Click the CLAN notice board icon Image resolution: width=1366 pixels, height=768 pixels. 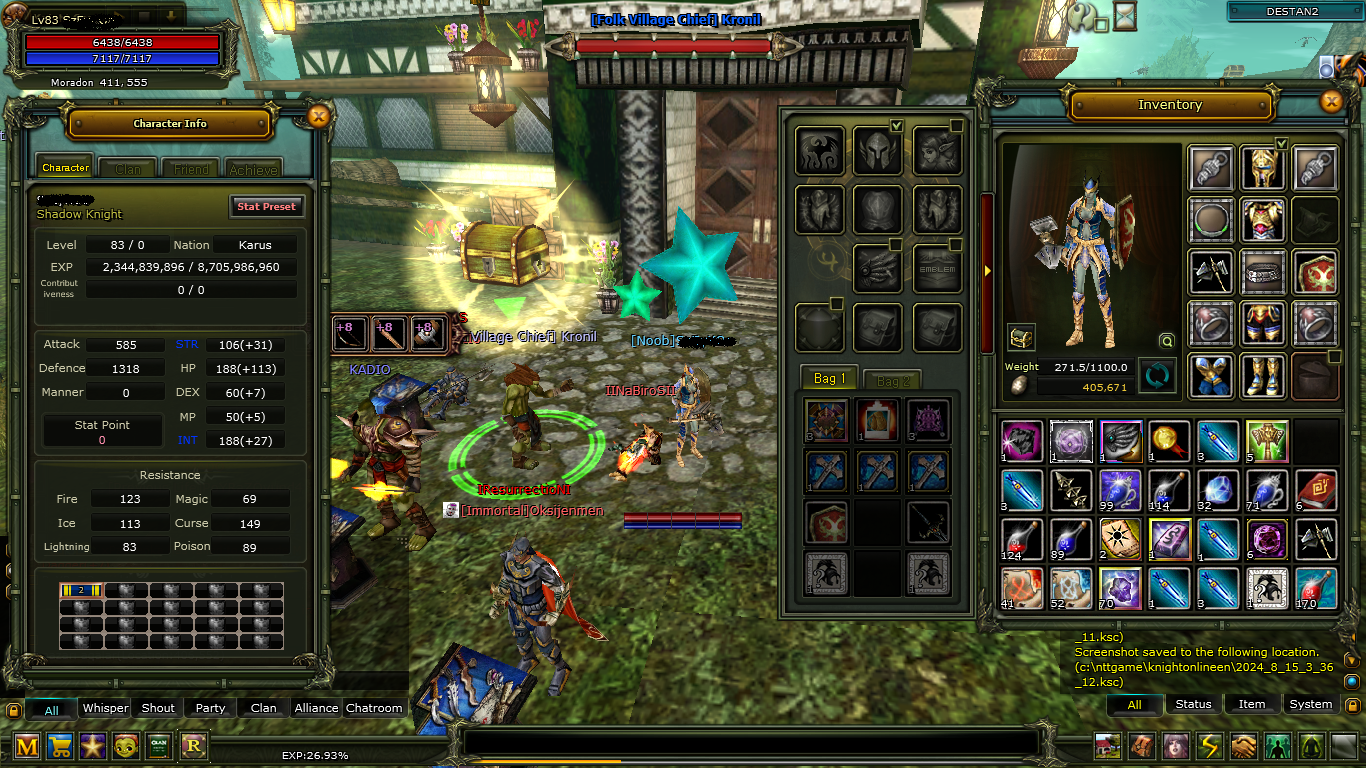tap(158, 746)
